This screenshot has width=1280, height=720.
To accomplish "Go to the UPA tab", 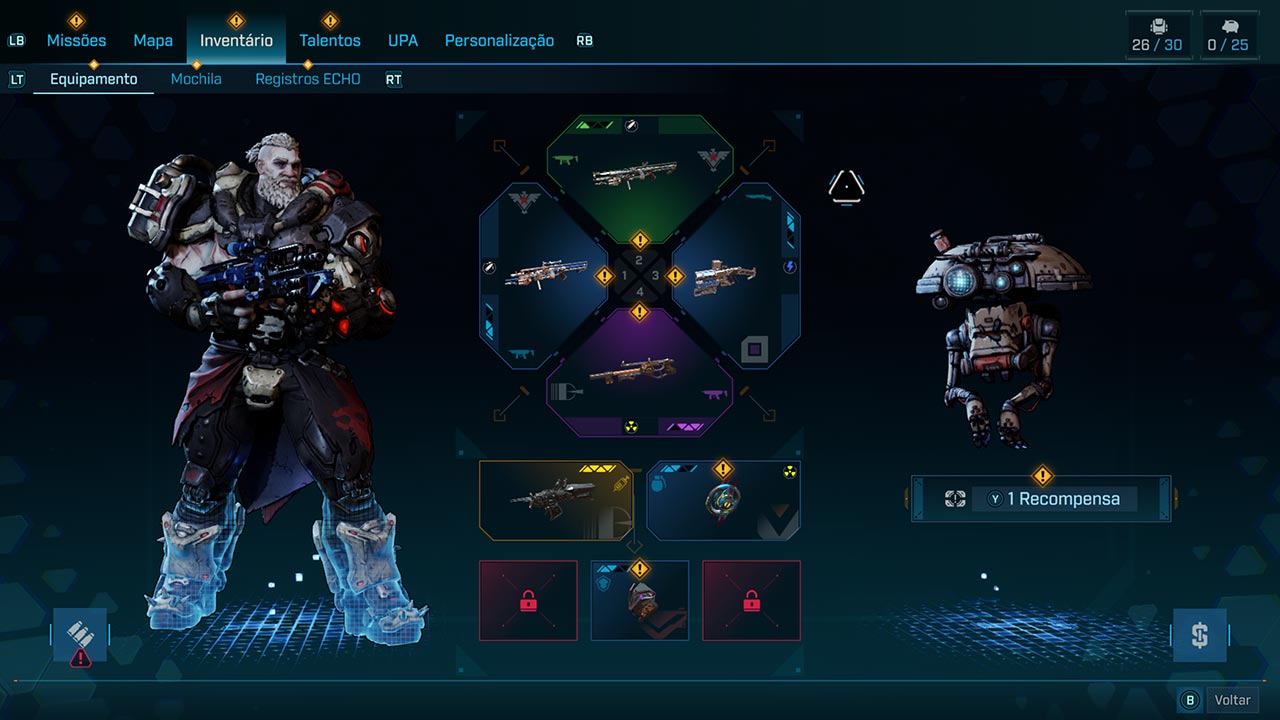I will [403, 41].
